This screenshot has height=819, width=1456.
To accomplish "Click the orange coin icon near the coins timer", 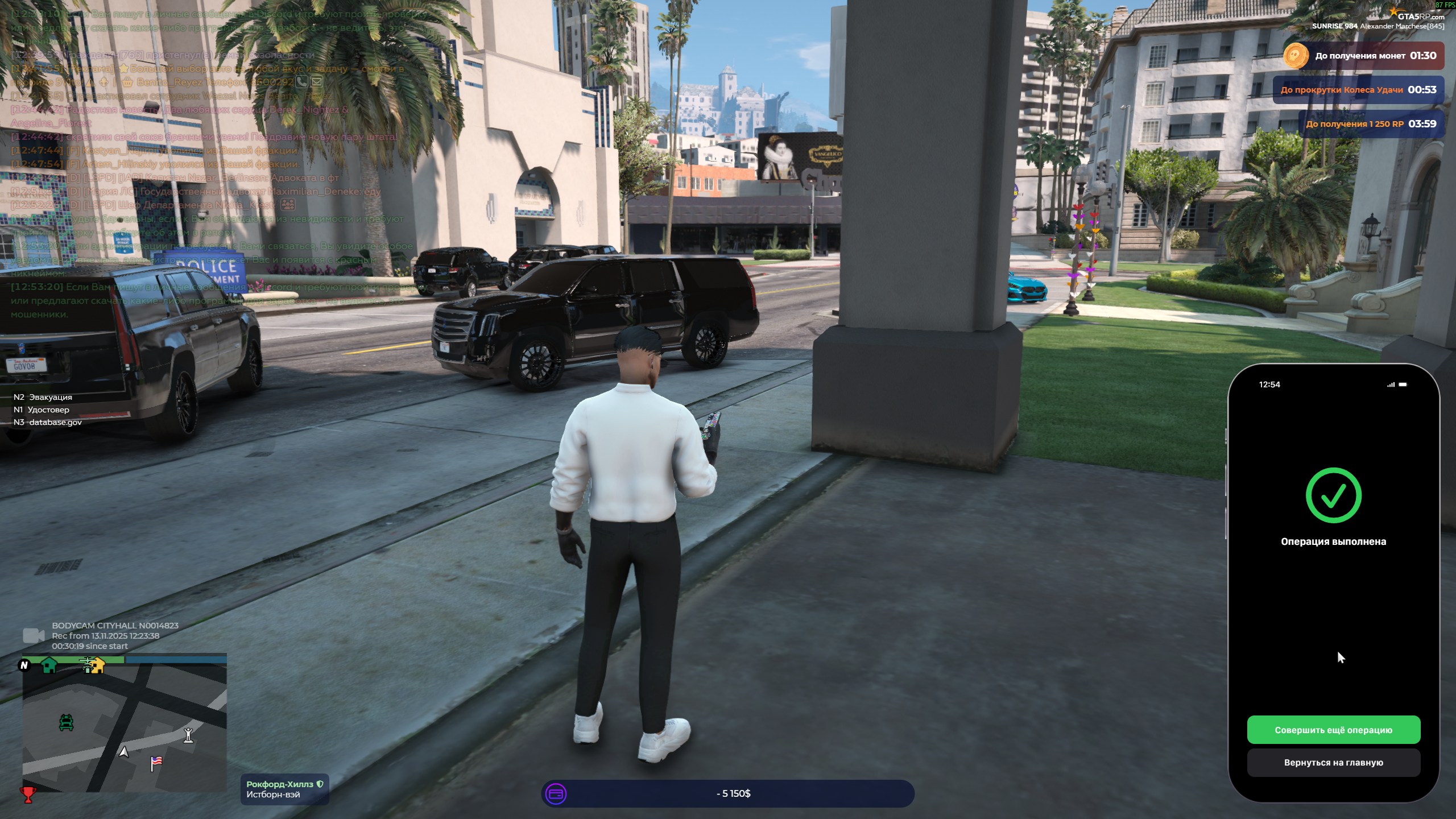I will tap(1296, 56).
